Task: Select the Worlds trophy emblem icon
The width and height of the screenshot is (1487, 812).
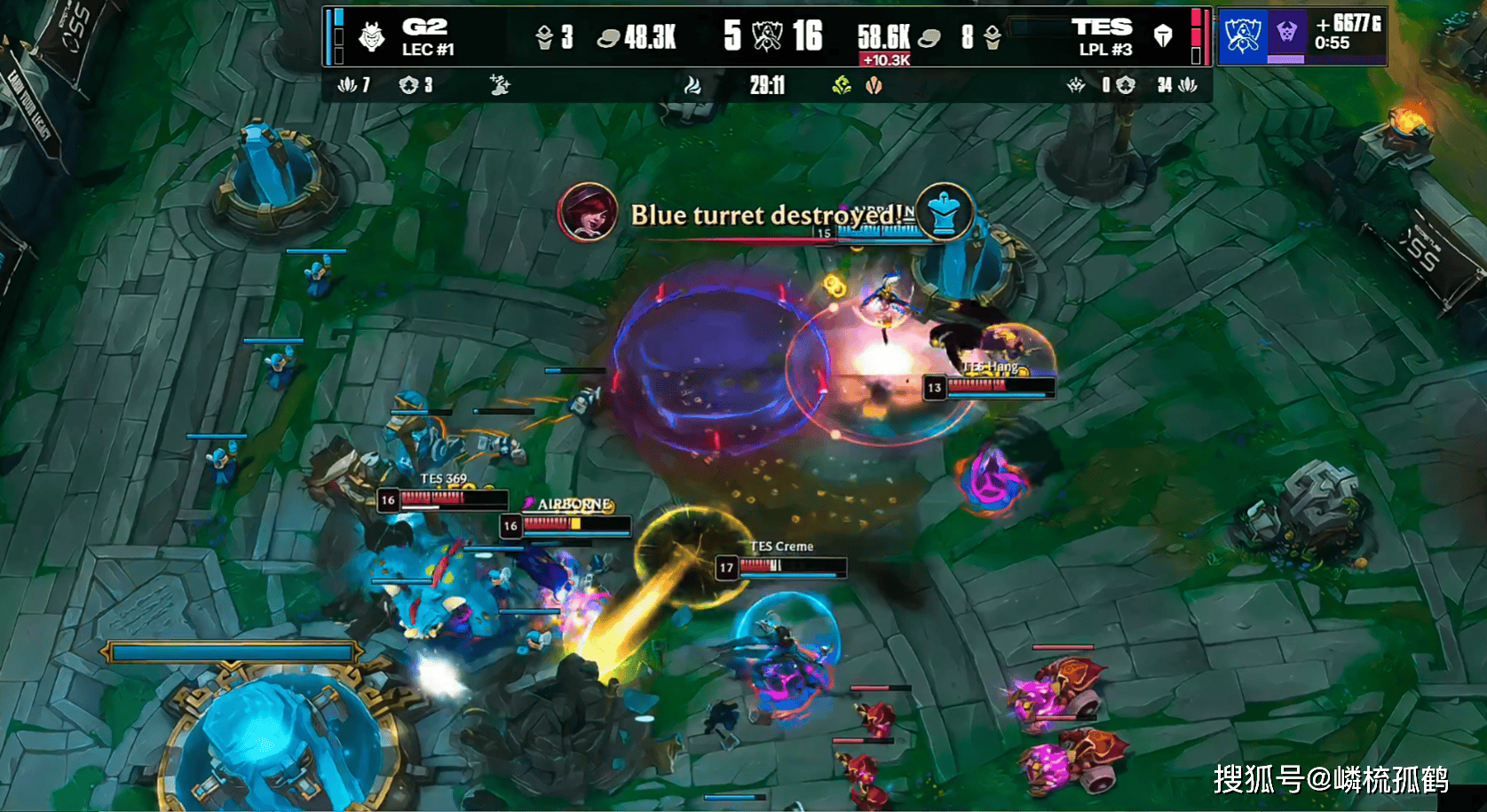Action: tap(1242, 36)
